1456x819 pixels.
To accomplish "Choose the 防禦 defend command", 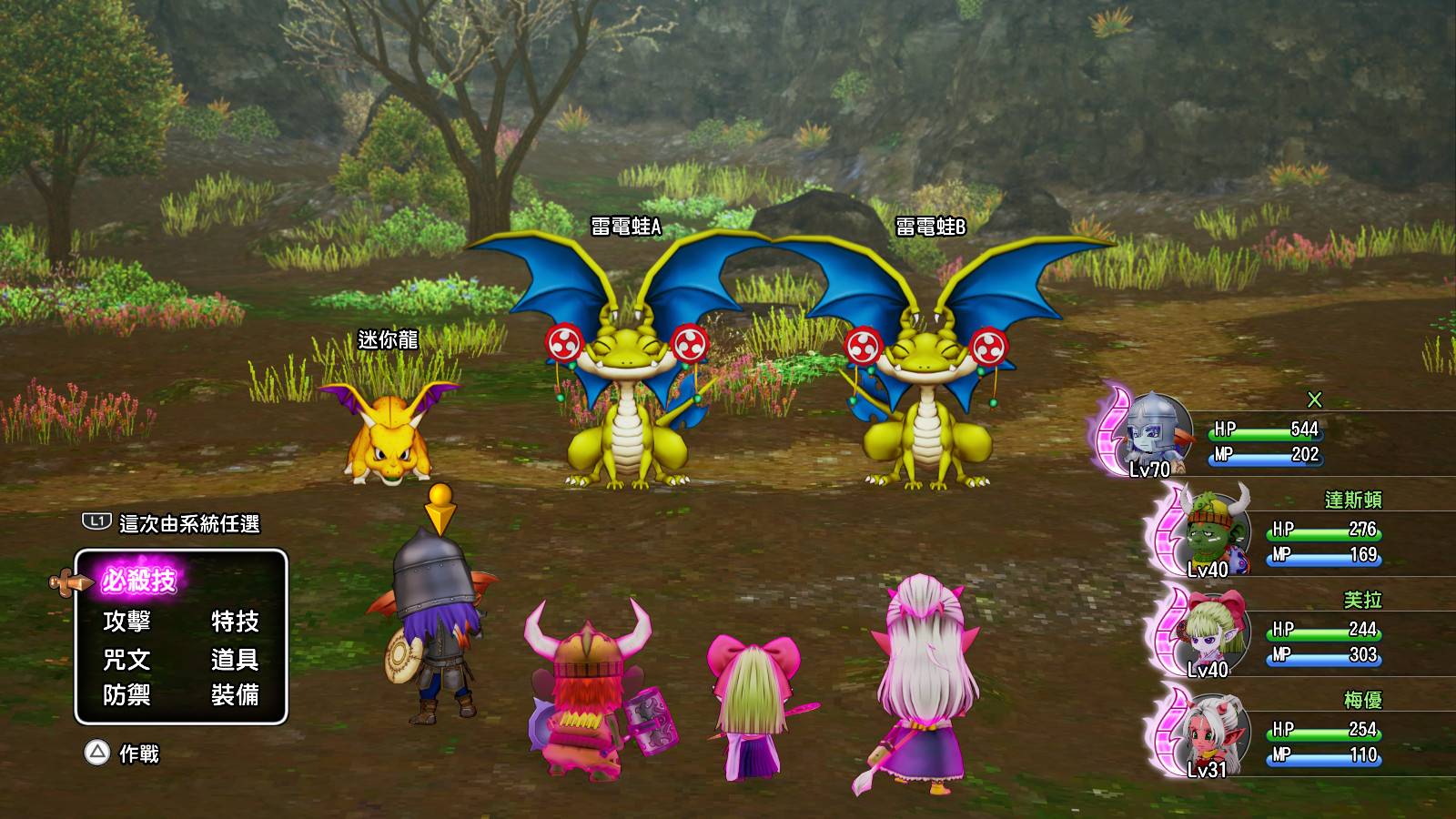I will (x=126, y=695).
